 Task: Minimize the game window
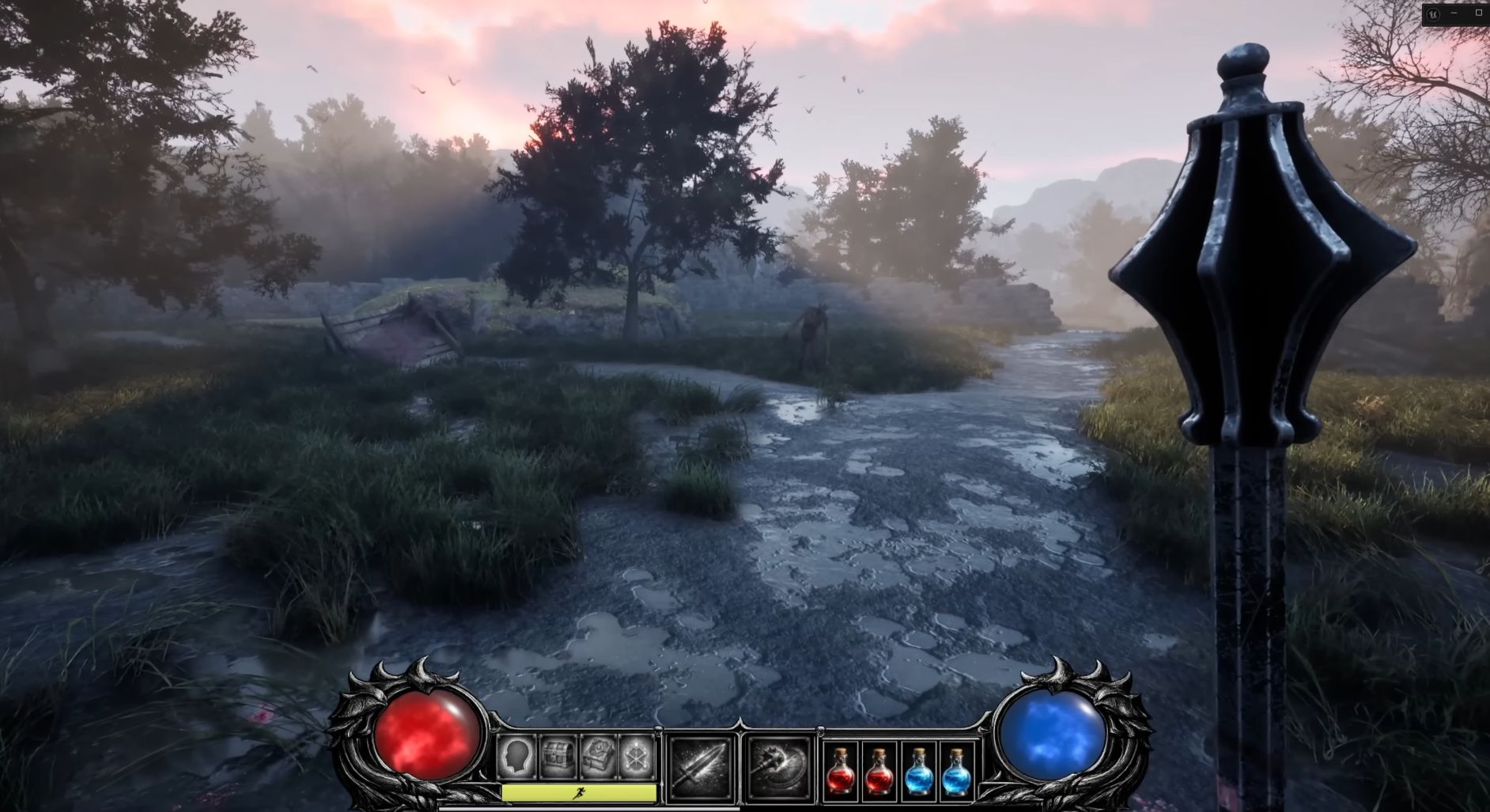[x=1454, y=13]
